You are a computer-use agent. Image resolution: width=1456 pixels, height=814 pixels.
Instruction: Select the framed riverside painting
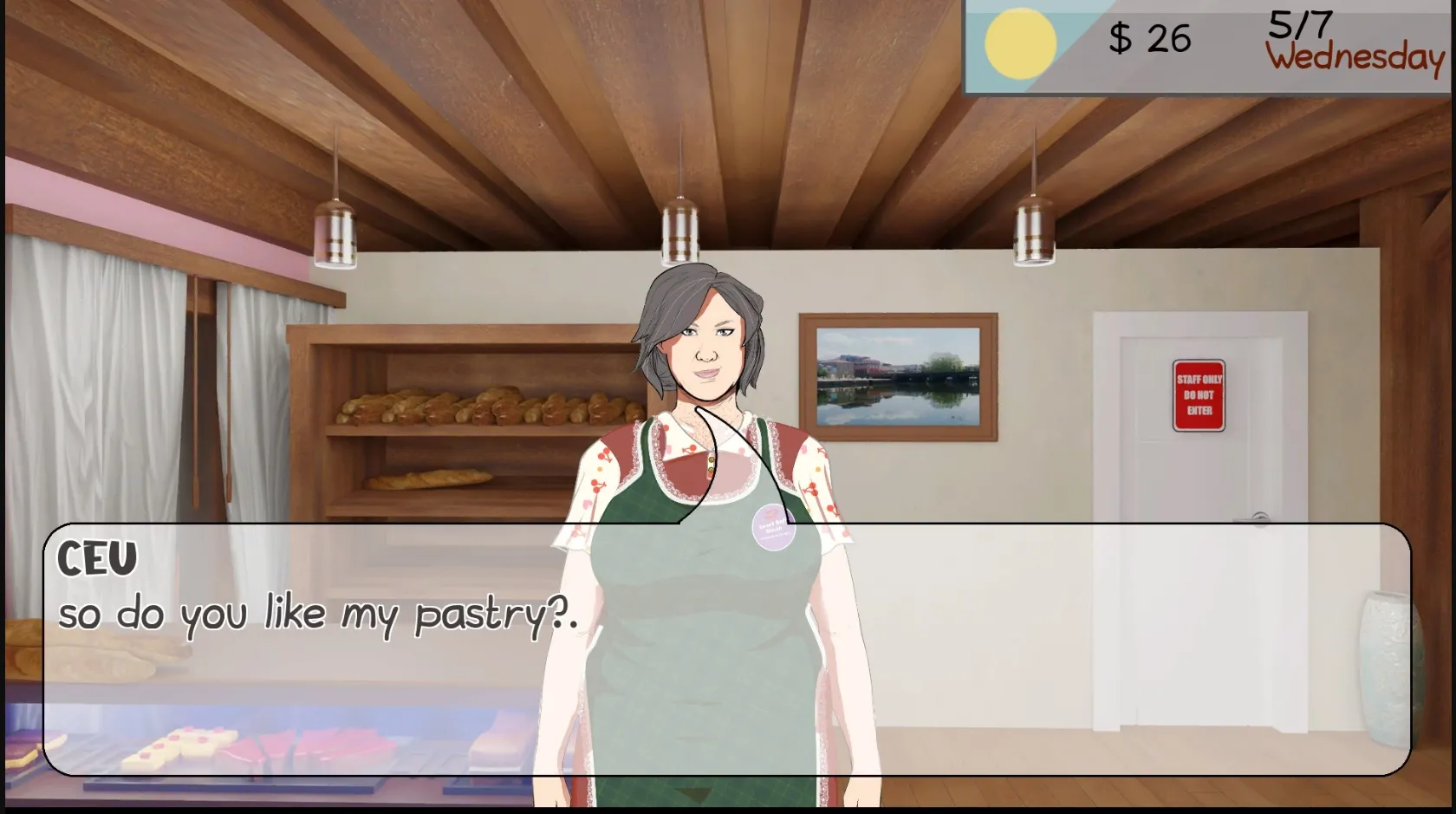(899, 376)
